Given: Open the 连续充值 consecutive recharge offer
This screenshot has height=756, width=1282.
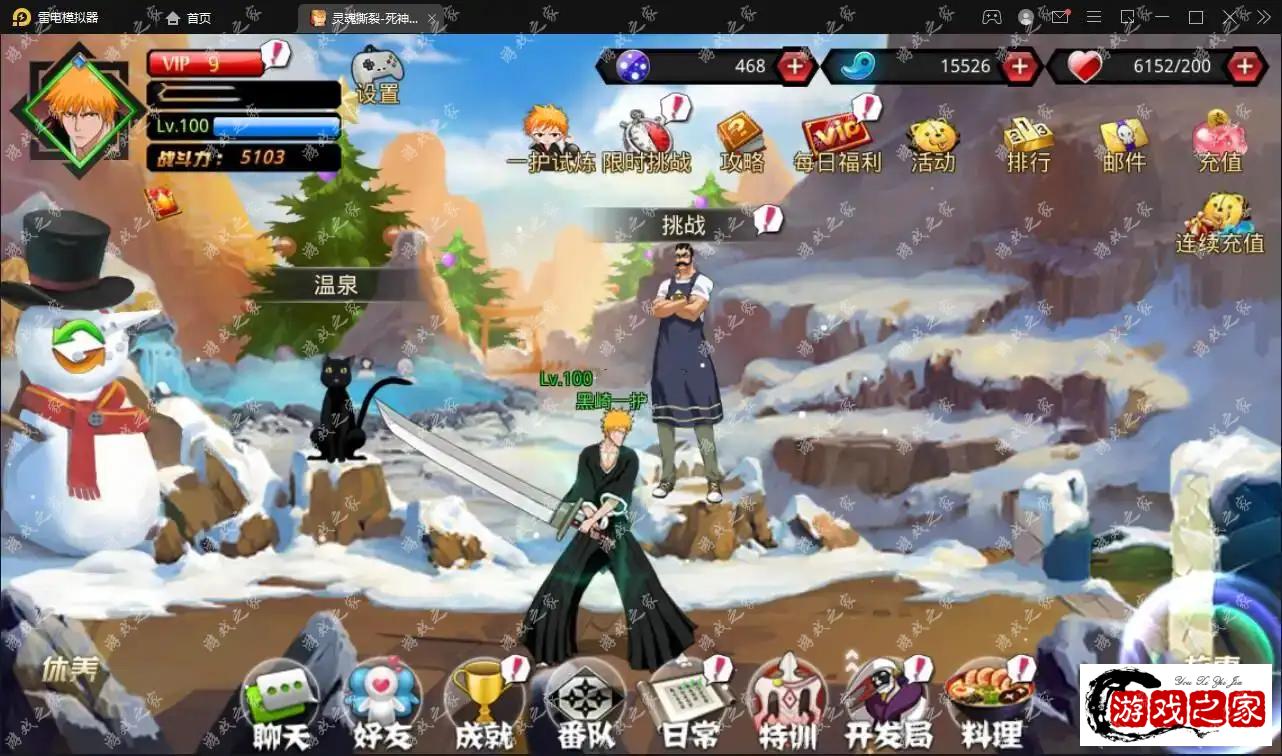Looking at the screenshot, I should [x=1220, y=222].
